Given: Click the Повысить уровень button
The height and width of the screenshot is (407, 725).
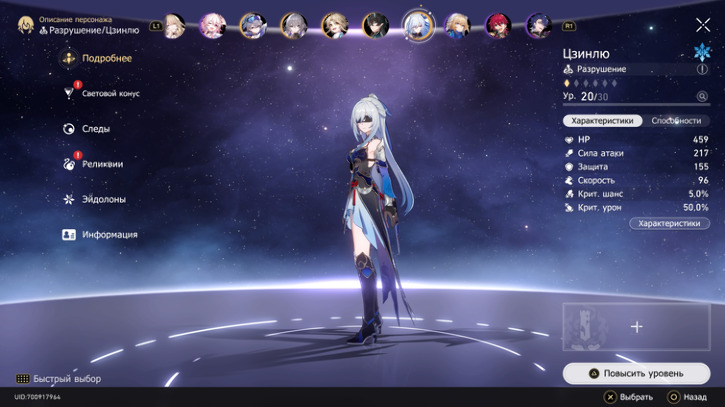Looking at the screenshot, I should point(636,374).
